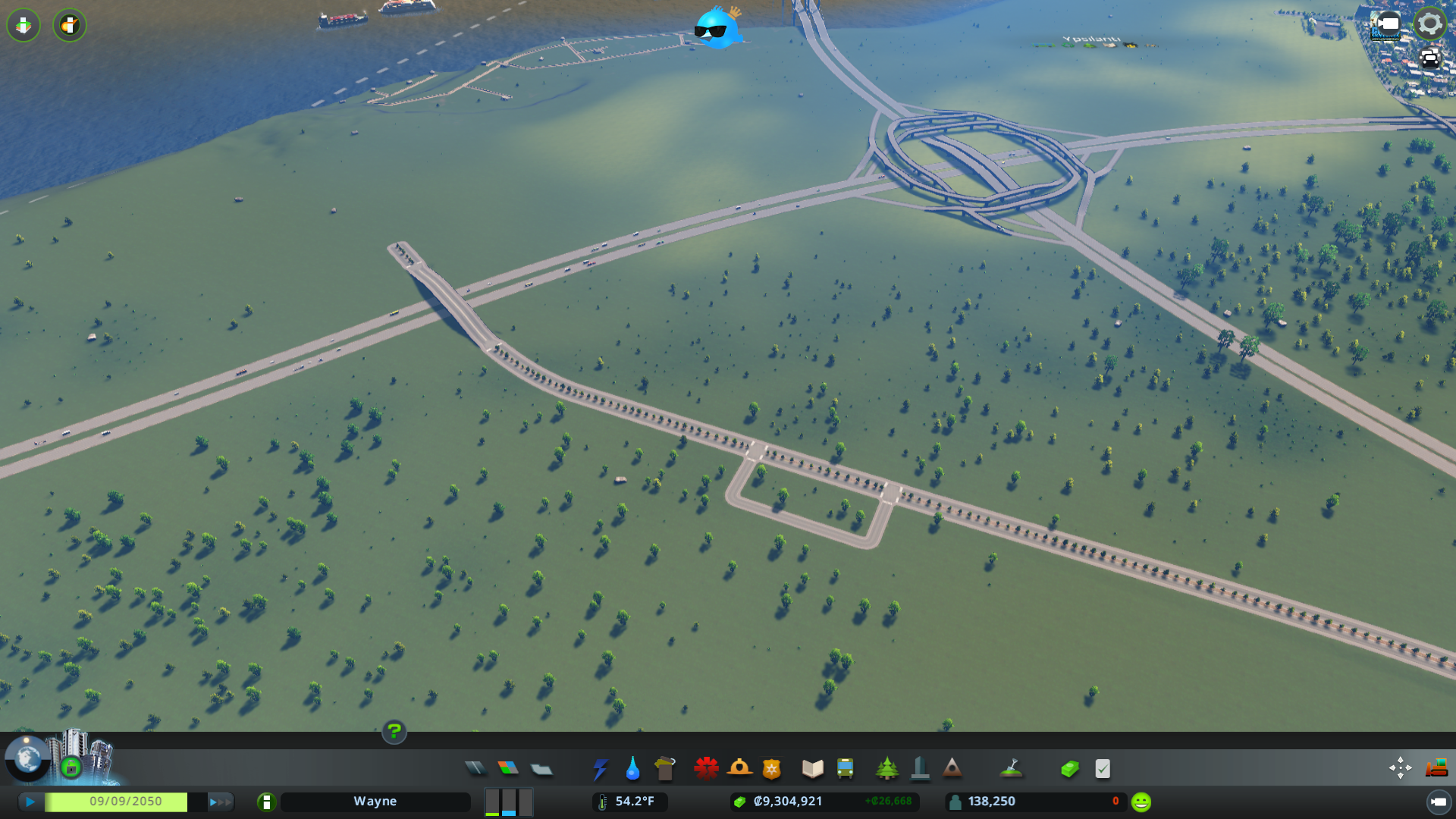Viewport: 1456px width, 819px height.
Task: Open the game Options gear
Action: (x=1429, y=23)
